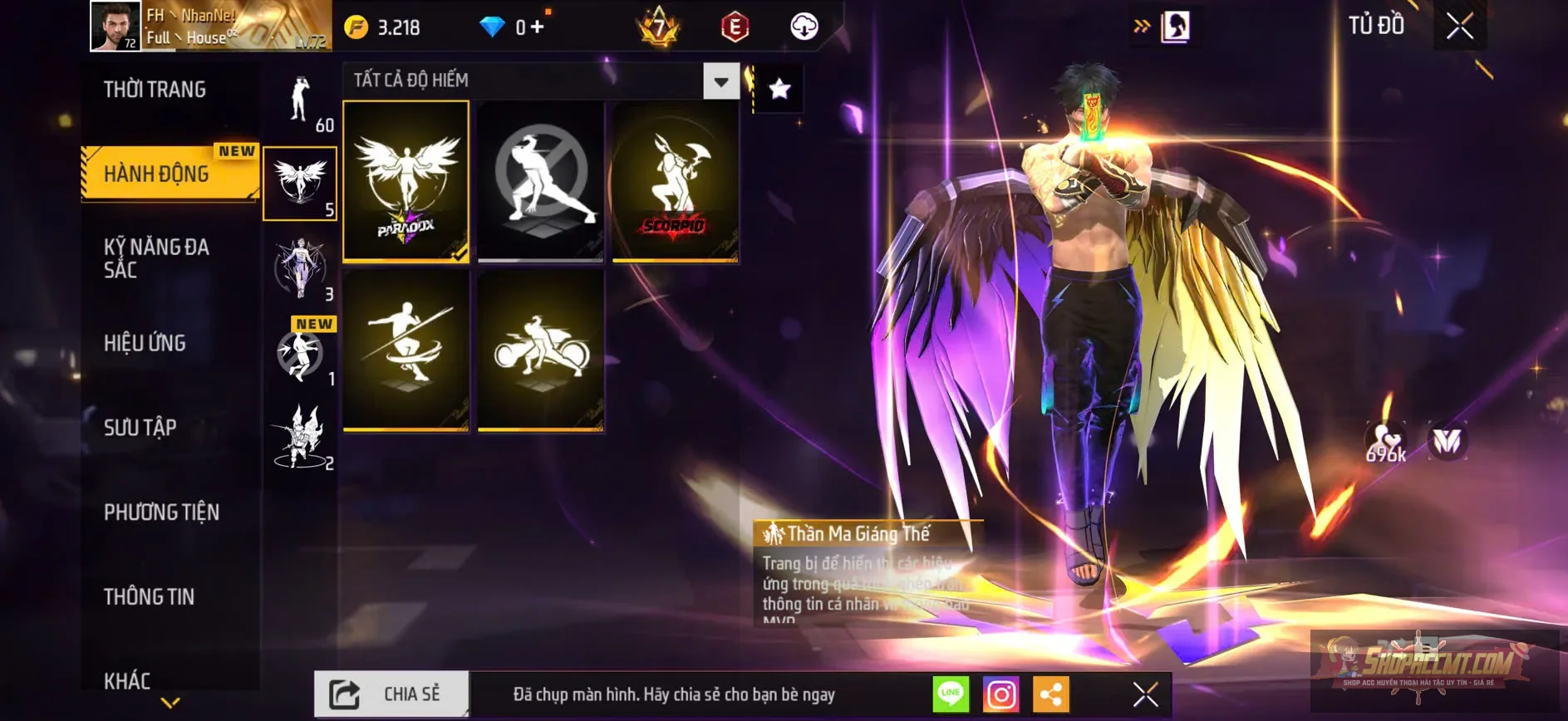Viewport: 1568px width, 721px height.
Task: Select the angel wings category icon
Action: tap(300, 177)
